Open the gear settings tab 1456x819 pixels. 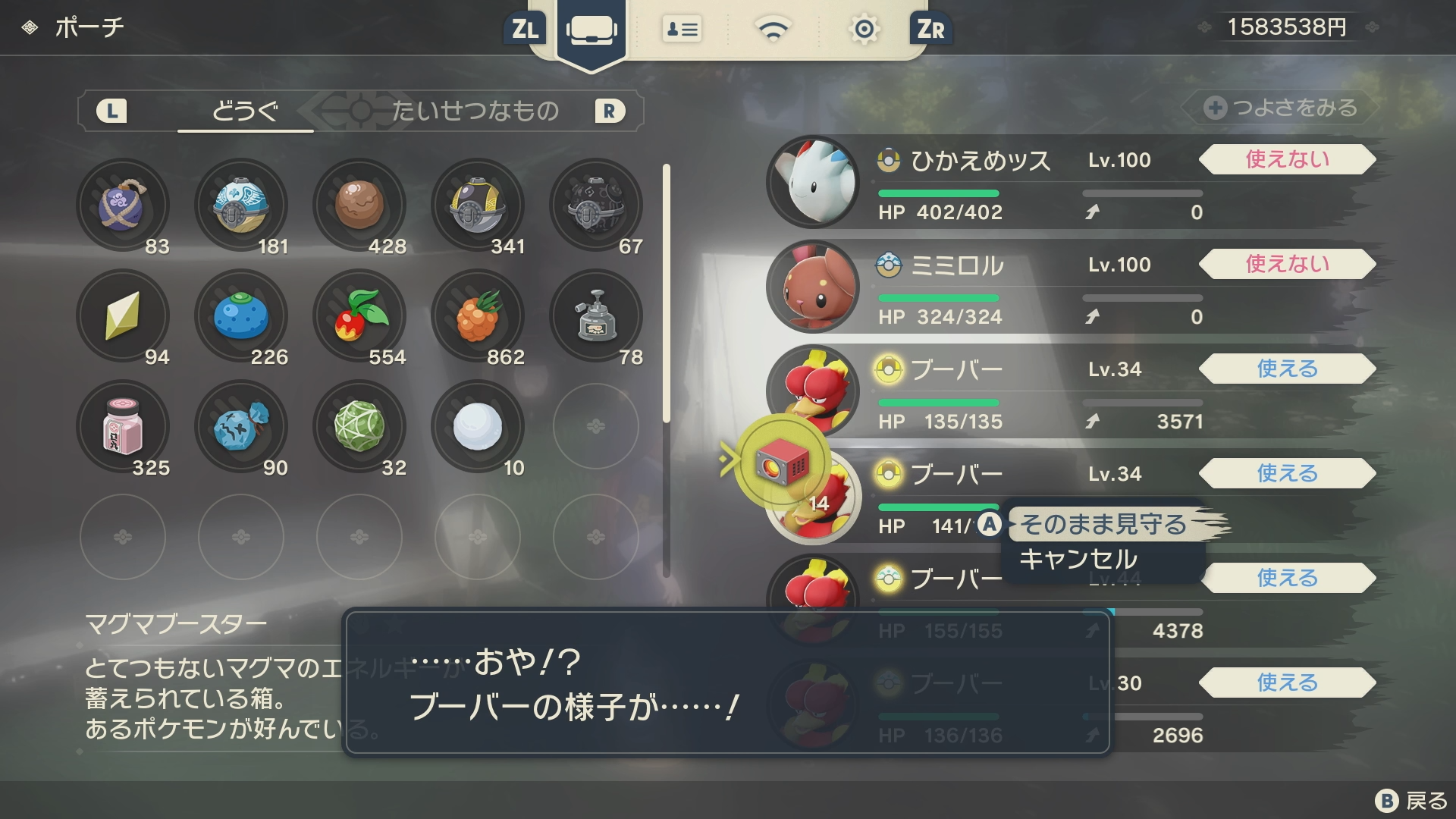click(x=864, y=30)
